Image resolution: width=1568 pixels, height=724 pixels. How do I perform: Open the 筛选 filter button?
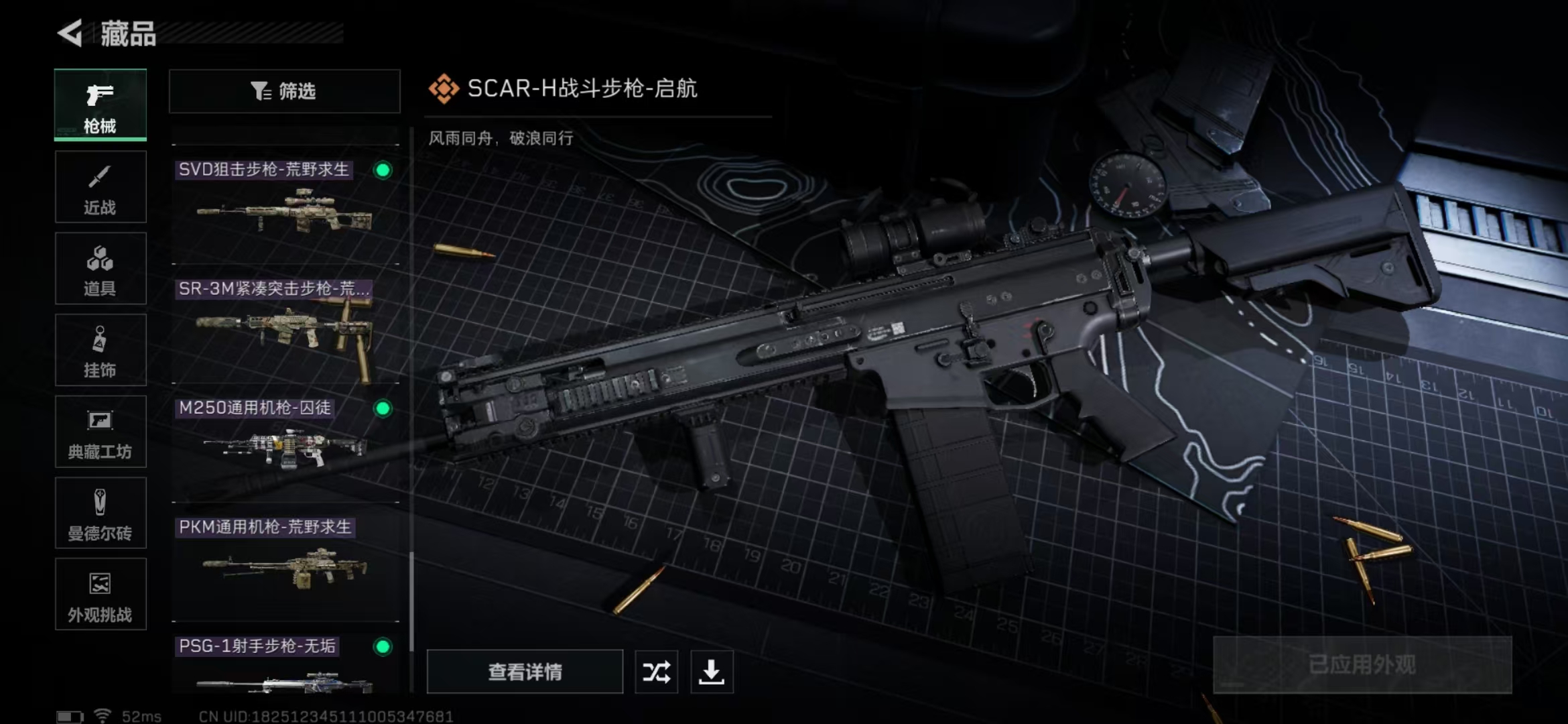click(285, 91)
